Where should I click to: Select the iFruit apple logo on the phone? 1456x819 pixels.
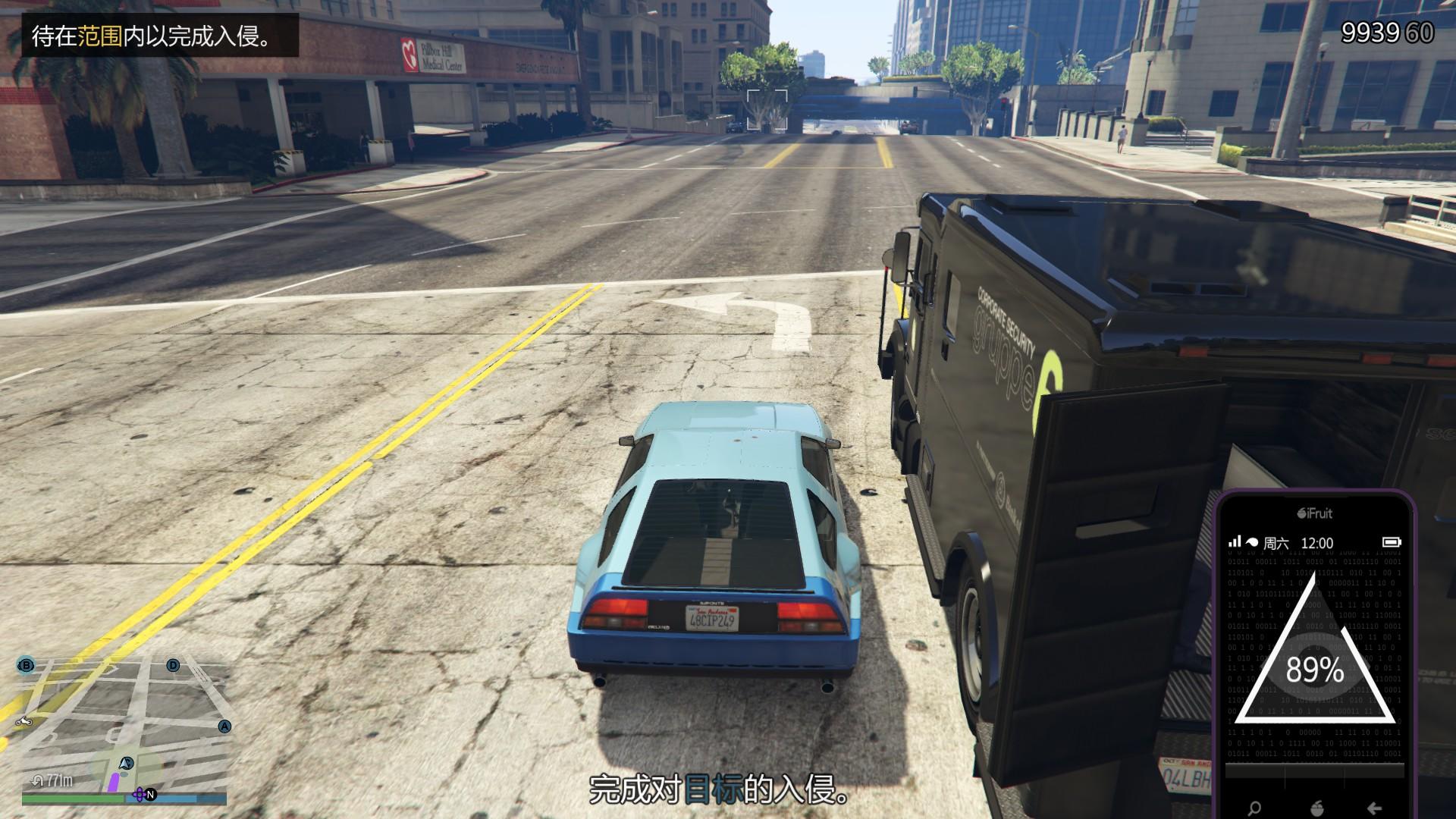tap(1301, 513)
